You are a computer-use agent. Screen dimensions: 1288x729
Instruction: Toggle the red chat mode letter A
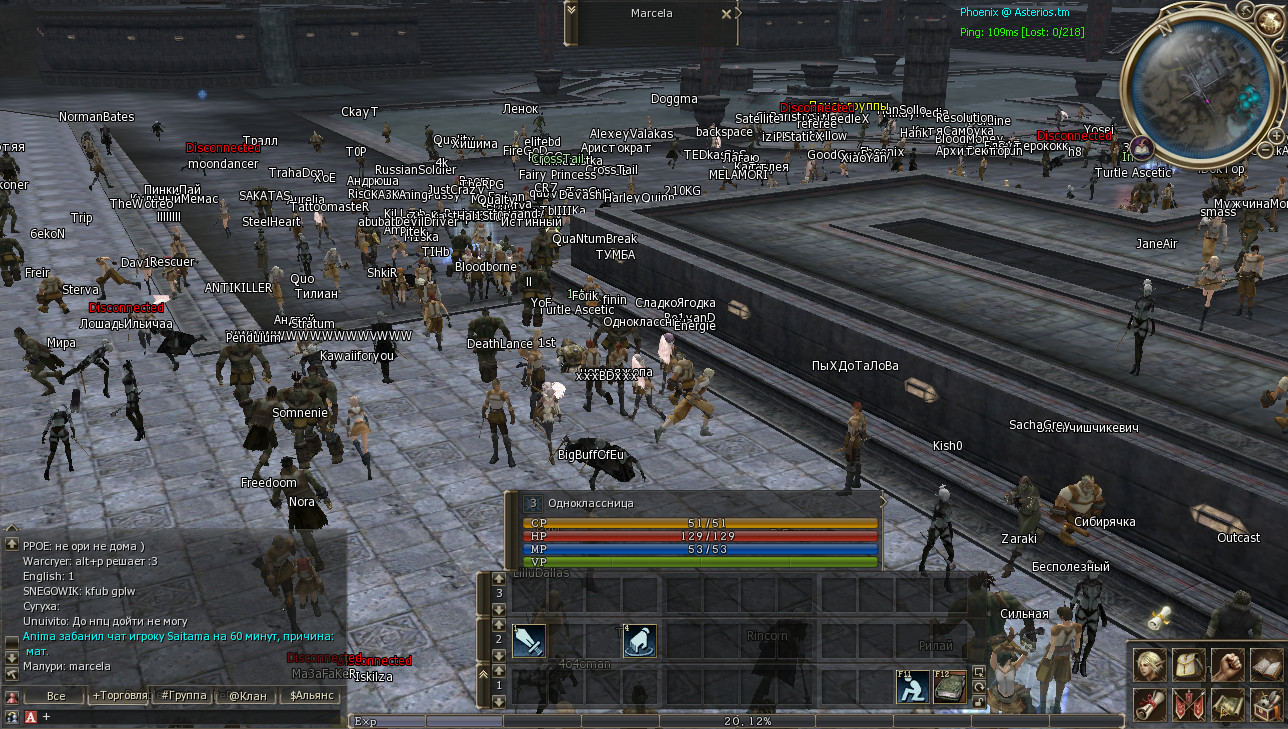coord(31,716)
